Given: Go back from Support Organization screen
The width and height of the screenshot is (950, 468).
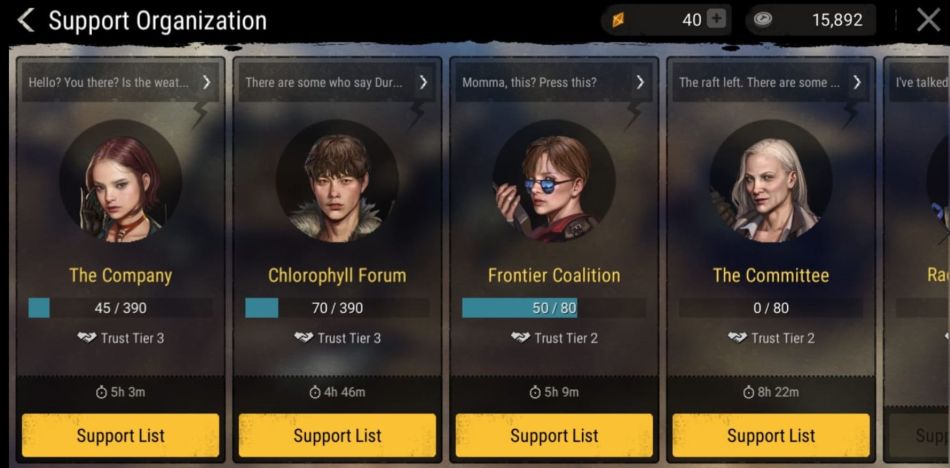Looking at the screenshot, I should click(26, 20).
